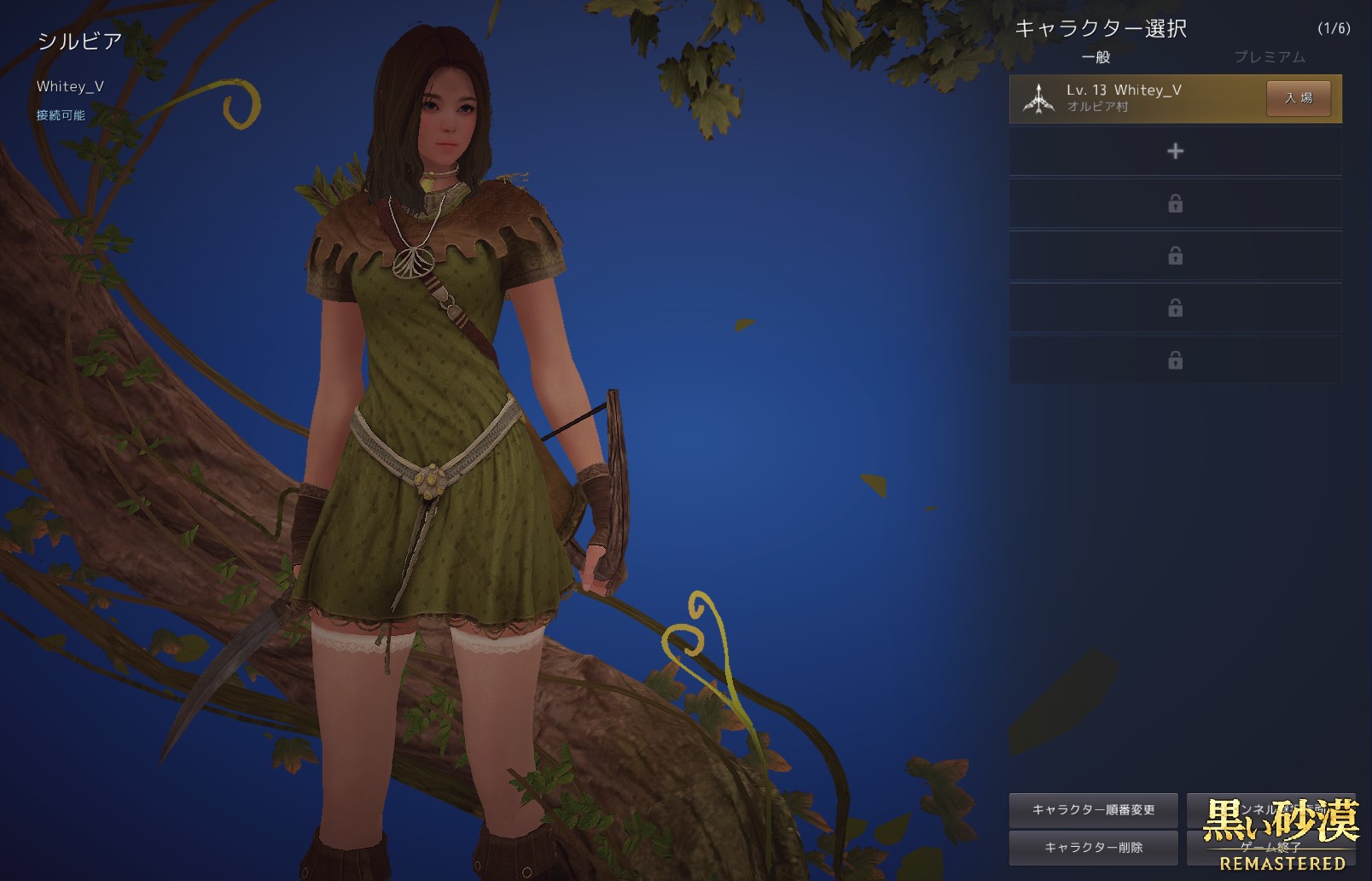This screenshot has height=881, width=1372.
Task: Choose キャラクター削除 to delete the character
Action: click(x=1093, y=847)
